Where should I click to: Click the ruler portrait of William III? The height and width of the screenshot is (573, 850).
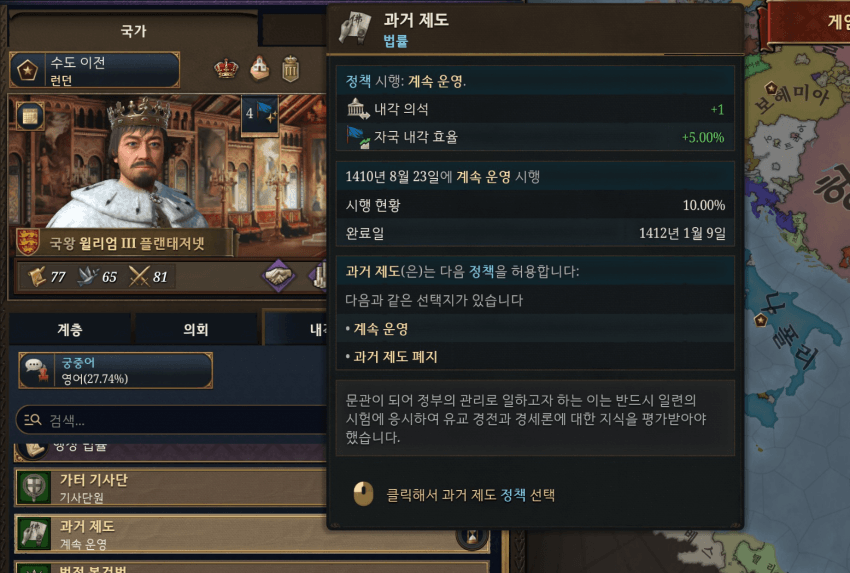coord(120,165)
